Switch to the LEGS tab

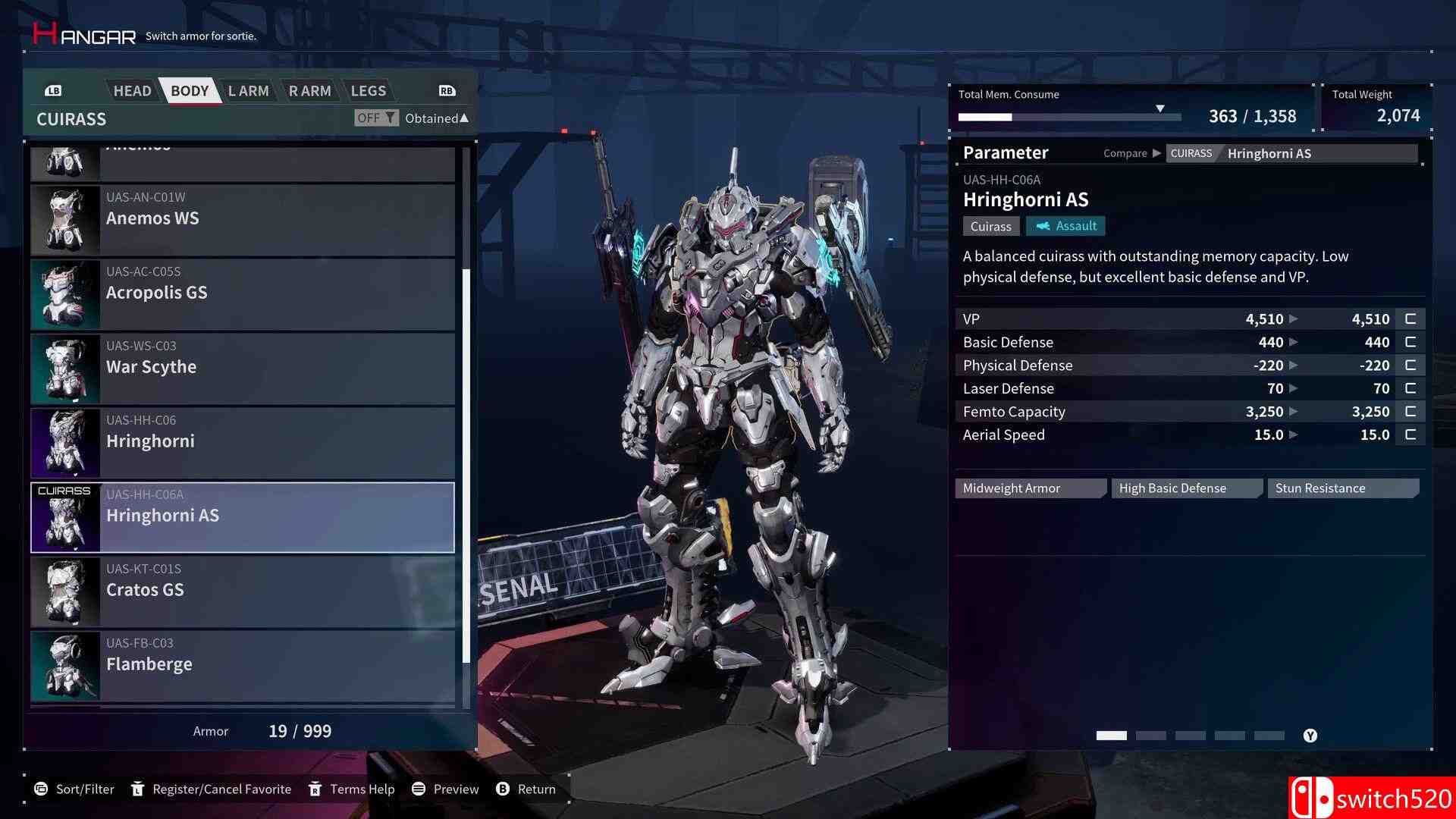(x=369, y=90)
